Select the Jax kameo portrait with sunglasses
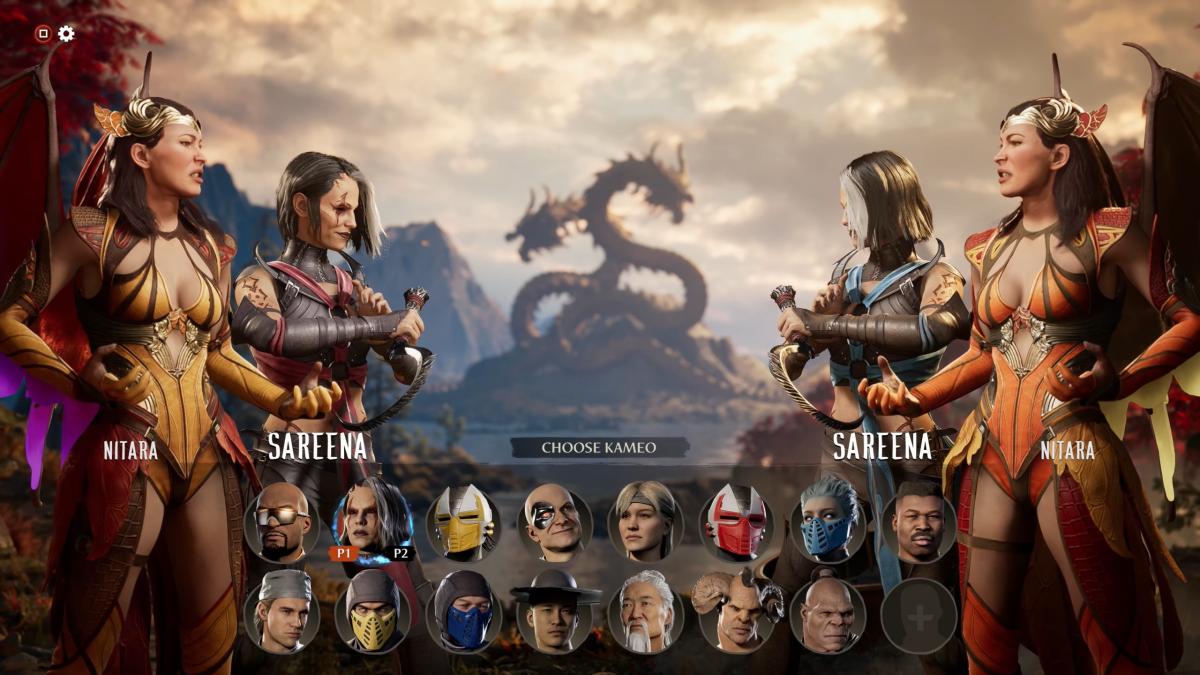 click(x=282, y=522)
